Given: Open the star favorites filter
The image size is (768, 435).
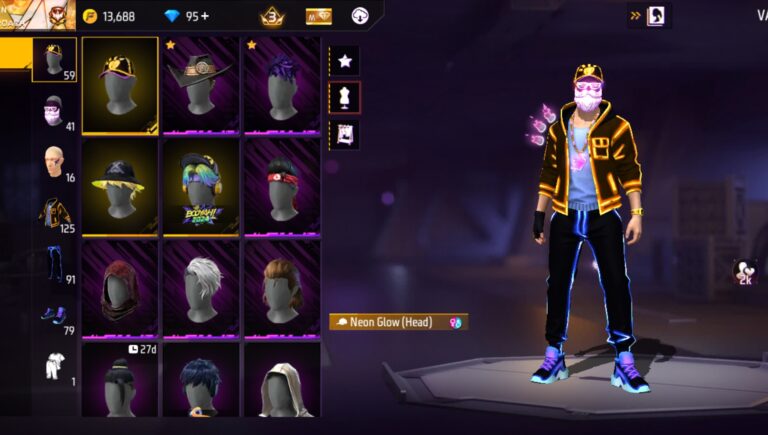Looking at the screenshot, I should coord(344,61).
